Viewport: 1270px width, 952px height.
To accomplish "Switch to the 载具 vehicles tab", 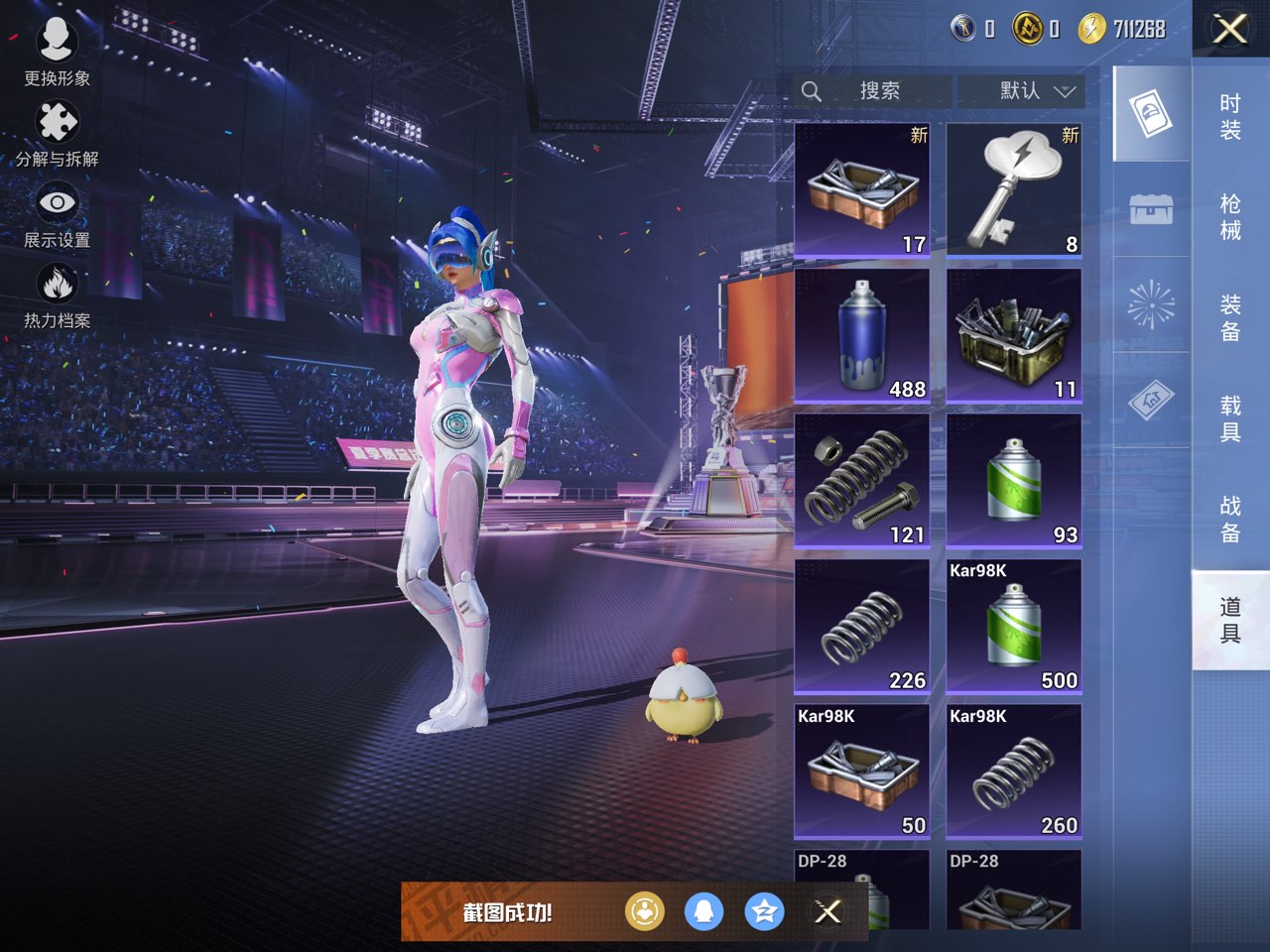I will [x=1230, y=418].
